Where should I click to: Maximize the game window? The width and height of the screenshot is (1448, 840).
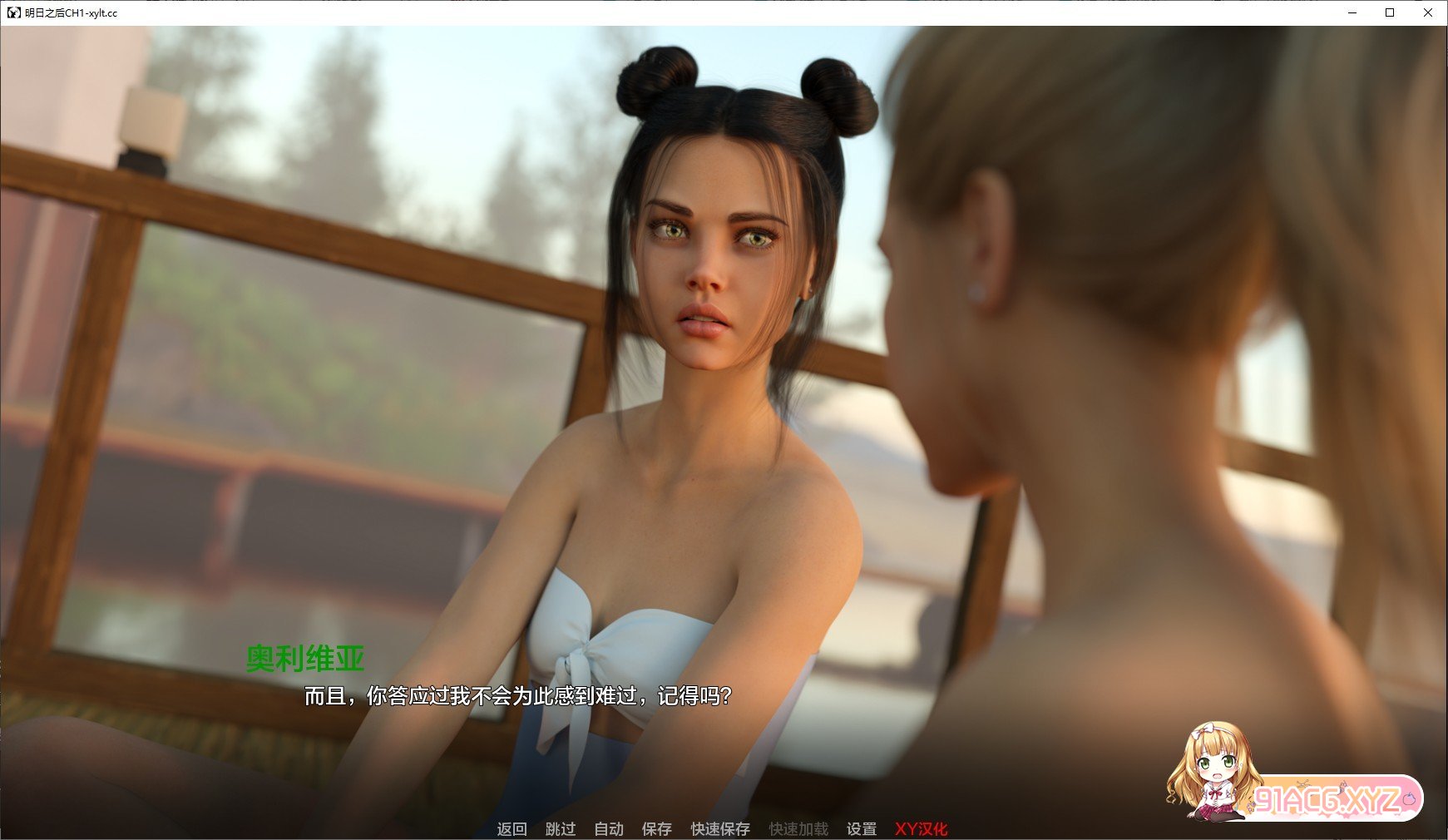pyautogui.click(x=1388, y=13)
